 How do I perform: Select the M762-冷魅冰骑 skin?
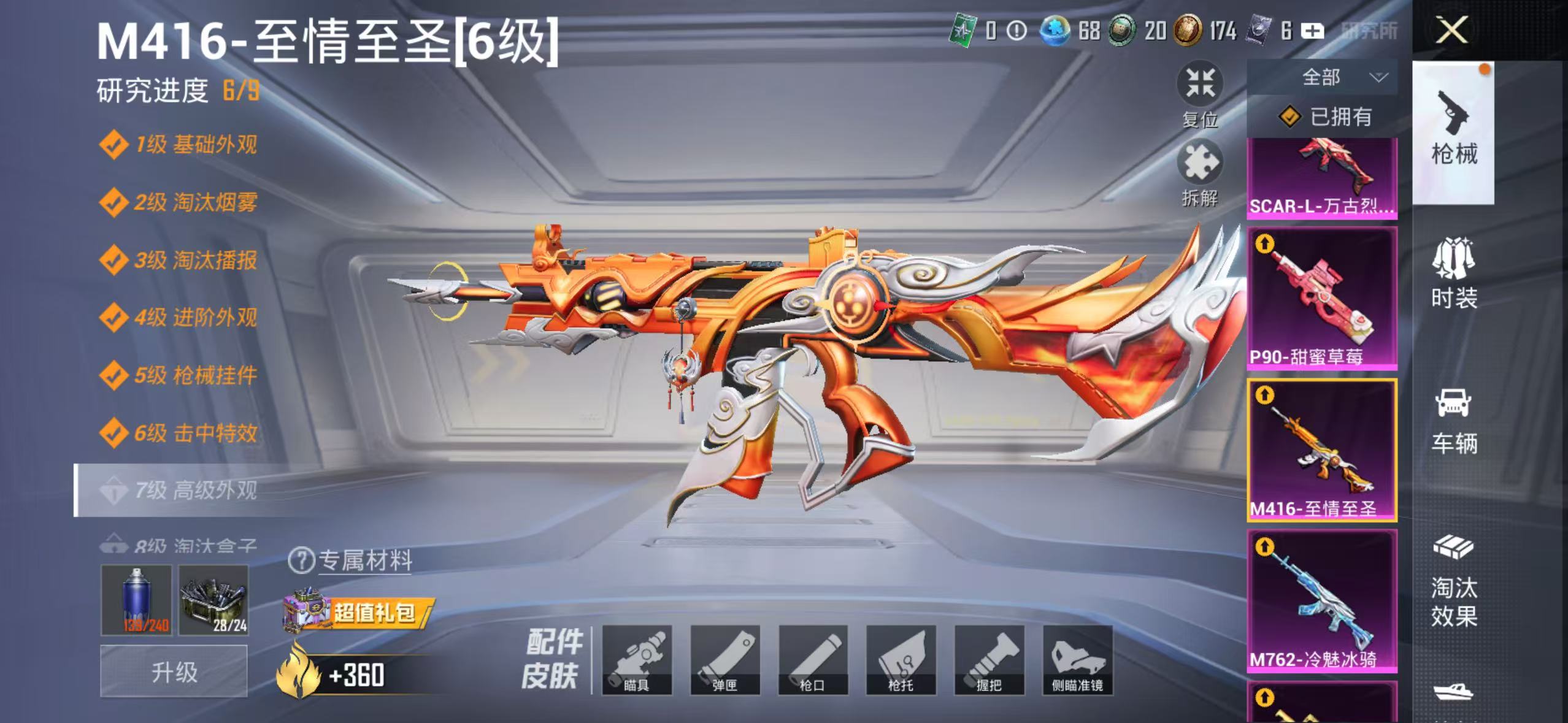pos(1323,601)
